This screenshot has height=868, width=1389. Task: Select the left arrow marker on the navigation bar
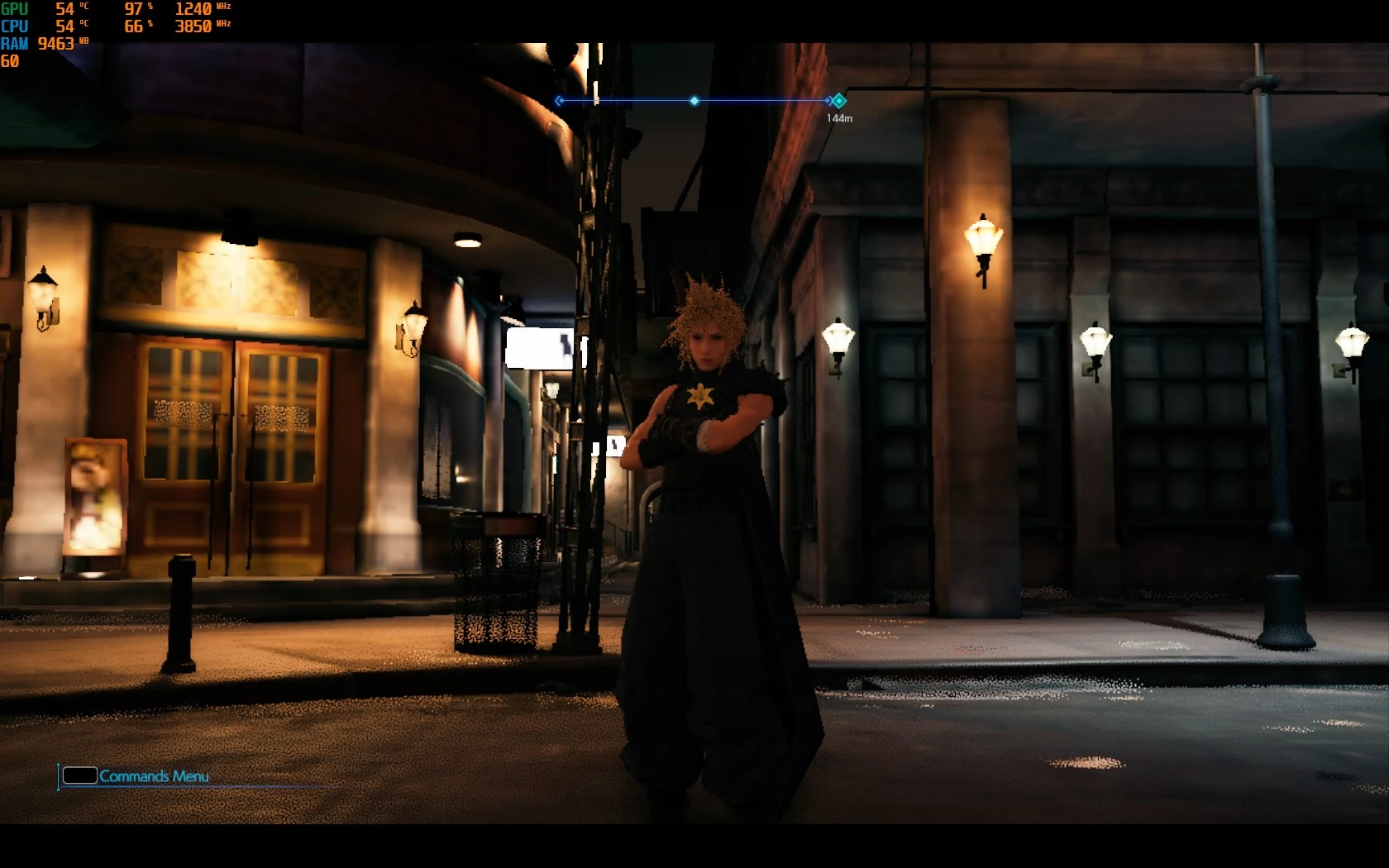coord(559,100)
